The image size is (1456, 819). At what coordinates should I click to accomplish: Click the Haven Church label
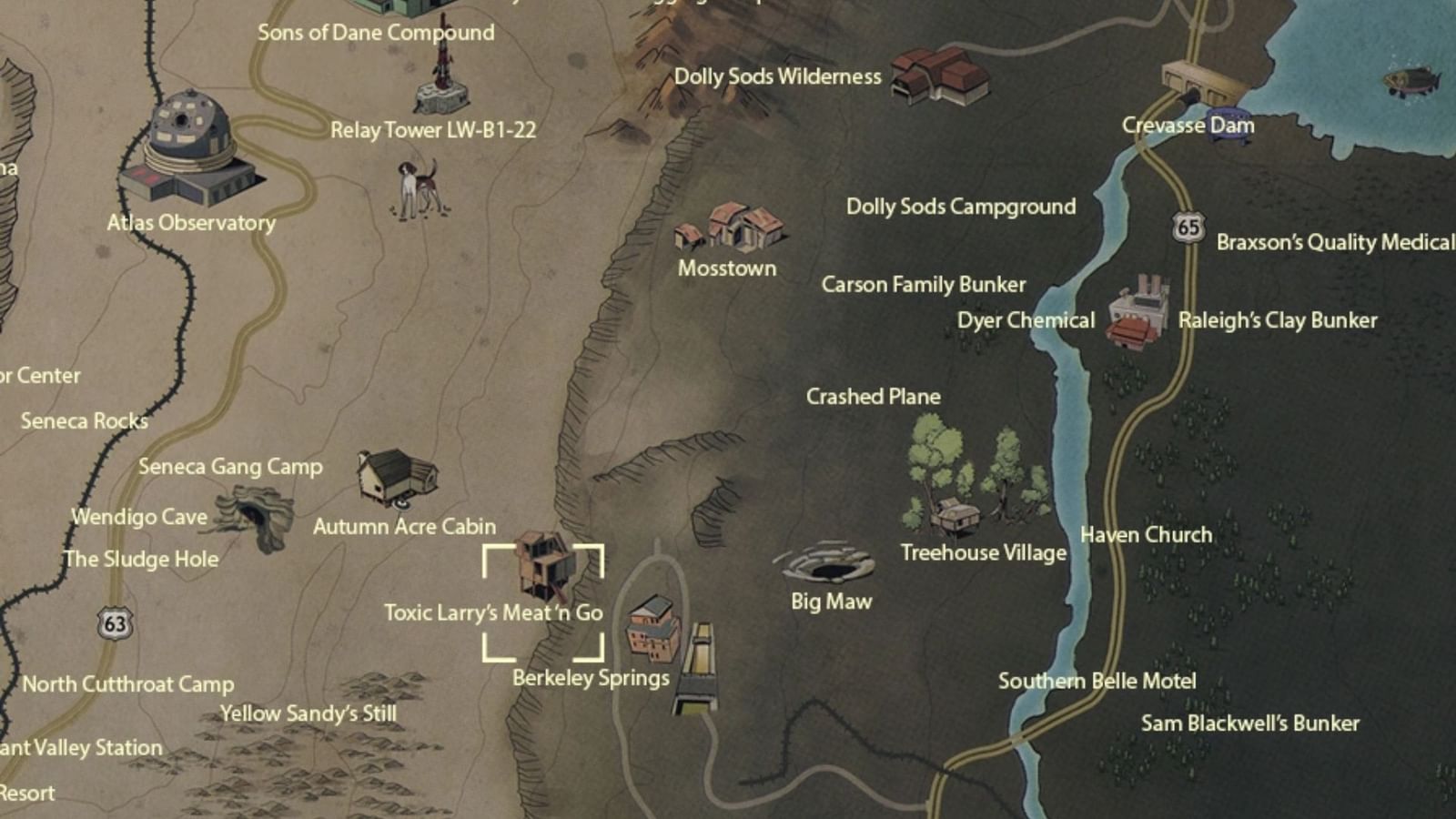pyautogui.click(x=1145, y=535)
